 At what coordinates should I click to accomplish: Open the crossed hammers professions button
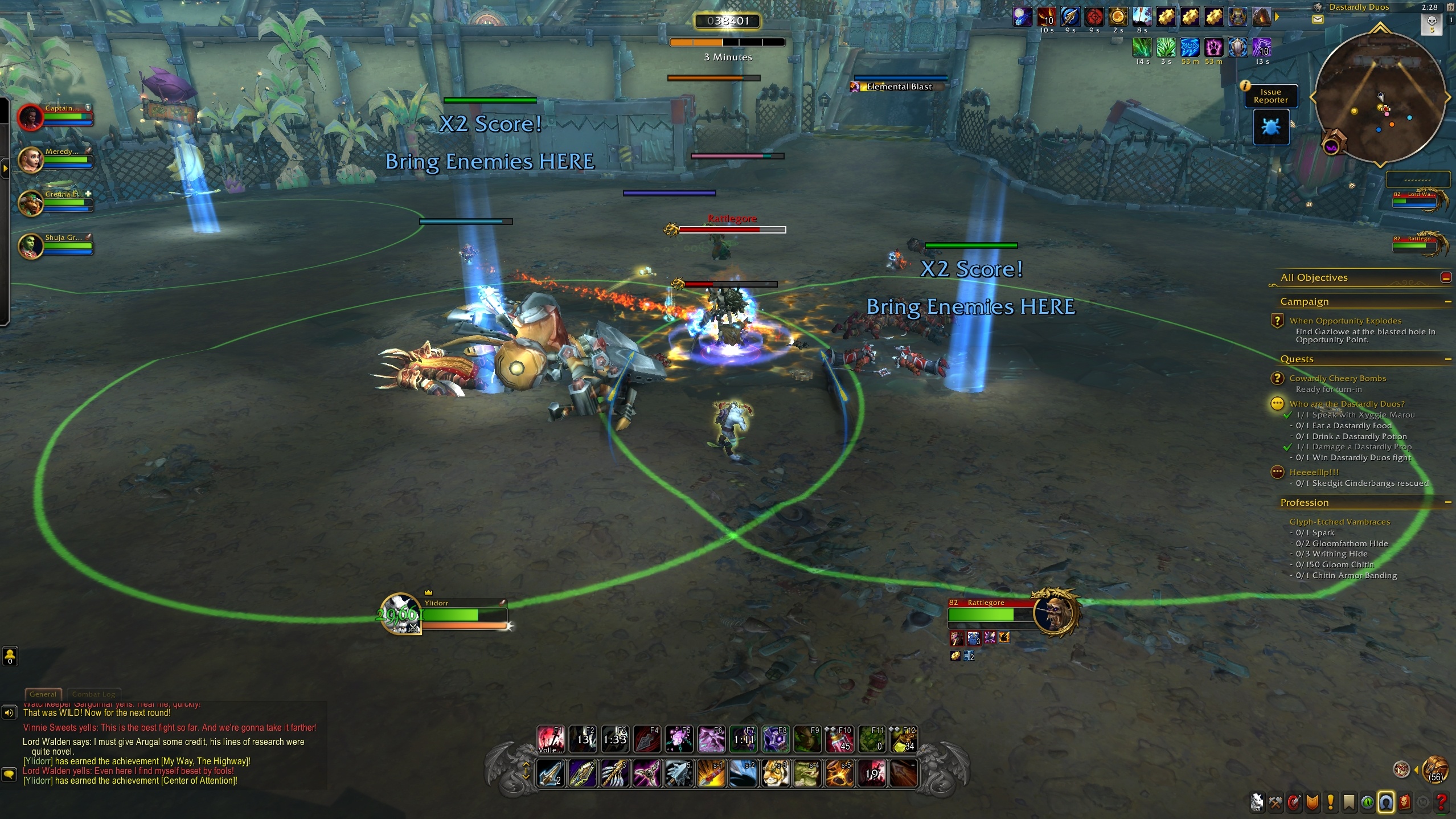(1276, 802)
